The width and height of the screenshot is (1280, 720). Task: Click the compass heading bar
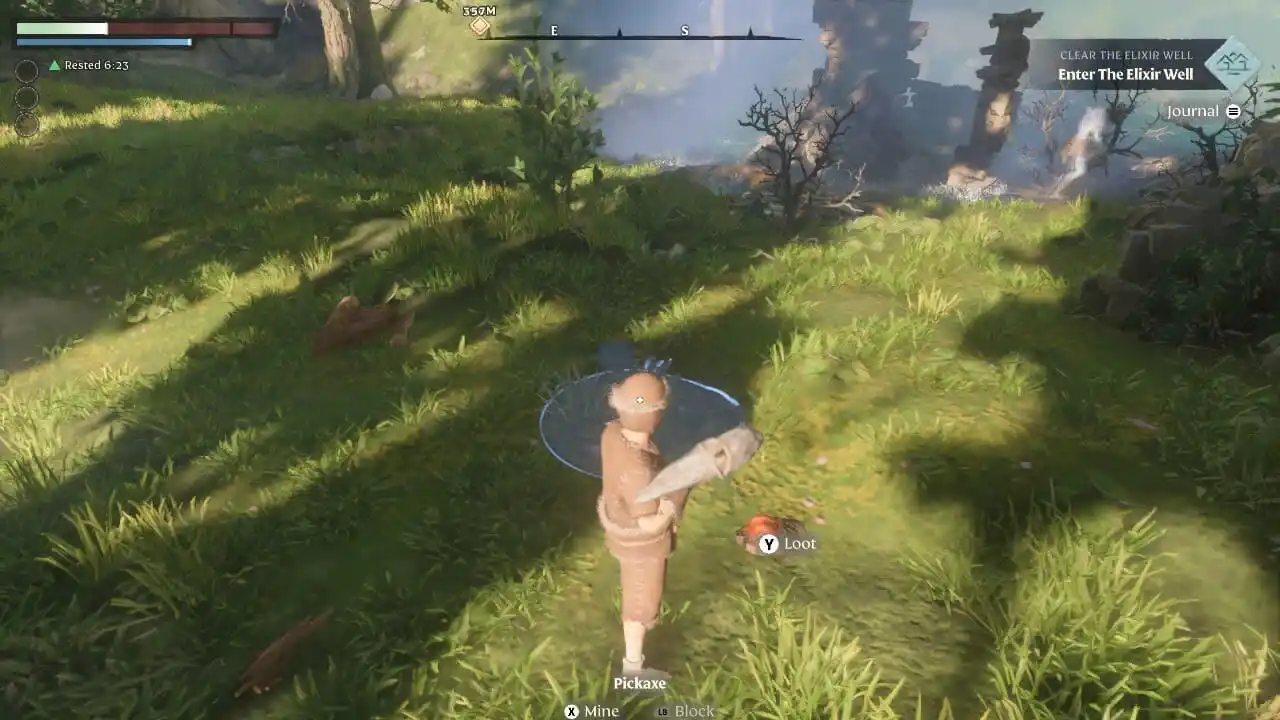point(640,36)
